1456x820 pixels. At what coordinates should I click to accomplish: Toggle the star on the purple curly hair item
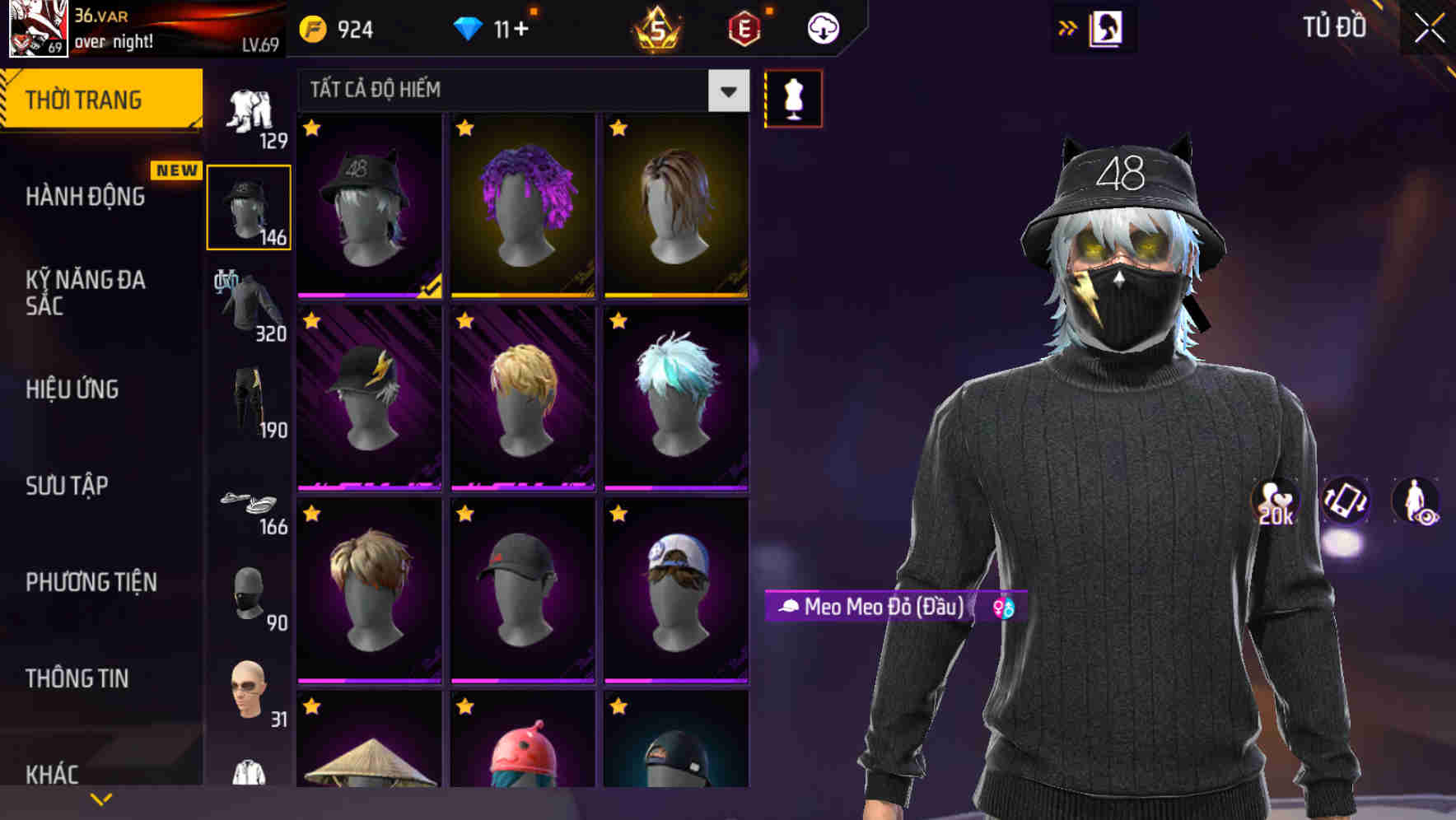coord(466,129)
